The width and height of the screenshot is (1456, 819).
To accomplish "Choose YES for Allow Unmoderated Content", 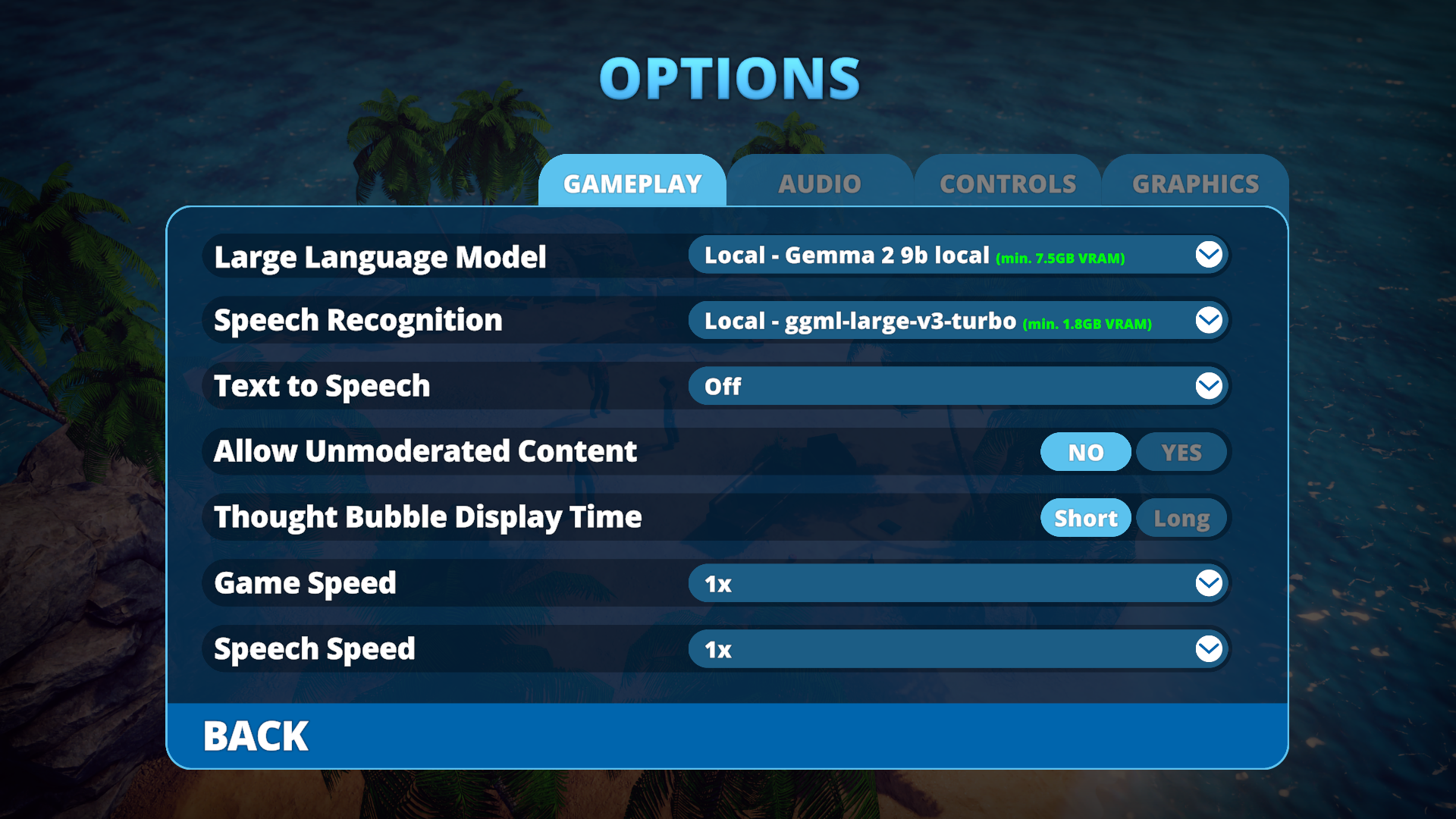I will click(1181, 453).
